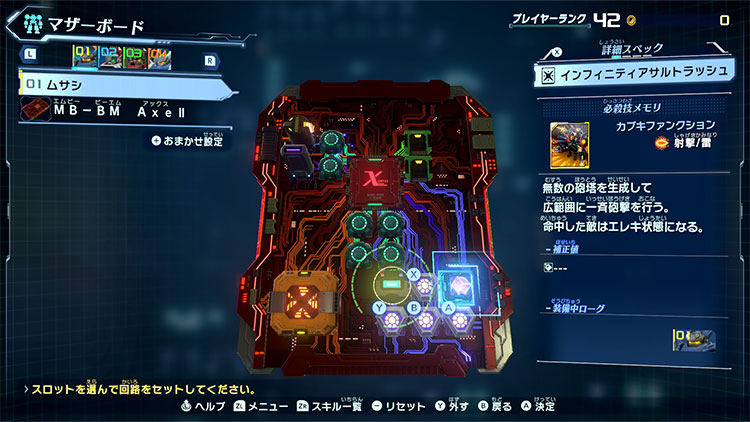Select robot tab 01
Image resolution: width=750 pixels, height=422 pixels.
[x=84, y=59]
